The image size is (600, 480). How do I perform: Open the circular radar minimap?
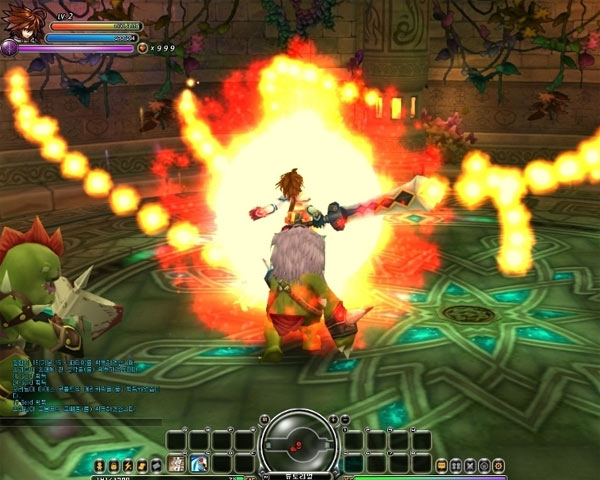coord(298,440)
